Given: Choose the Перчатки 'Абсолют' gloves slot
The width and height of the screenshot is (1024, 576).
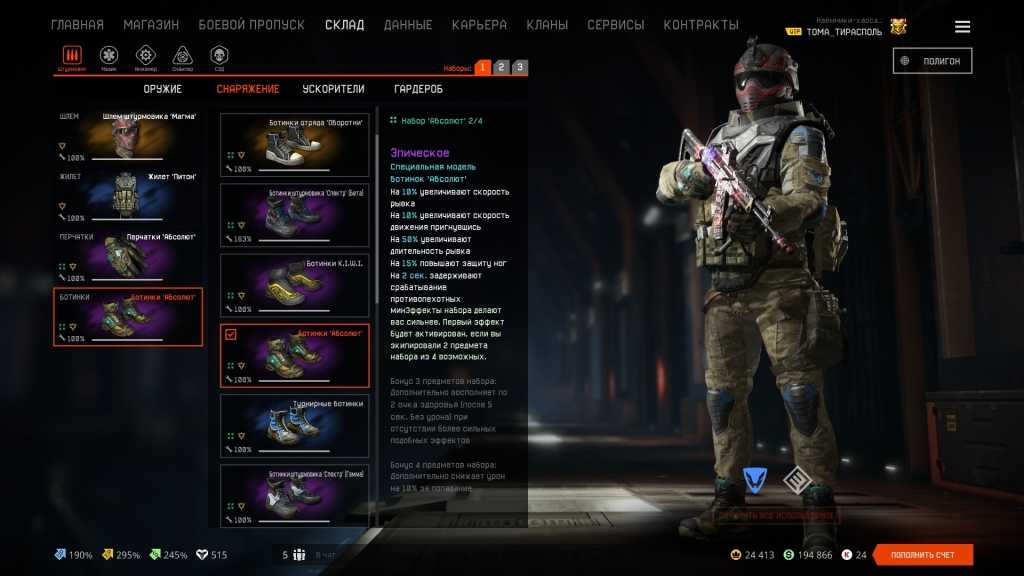Looking at the screenshot, I should 128,257.
